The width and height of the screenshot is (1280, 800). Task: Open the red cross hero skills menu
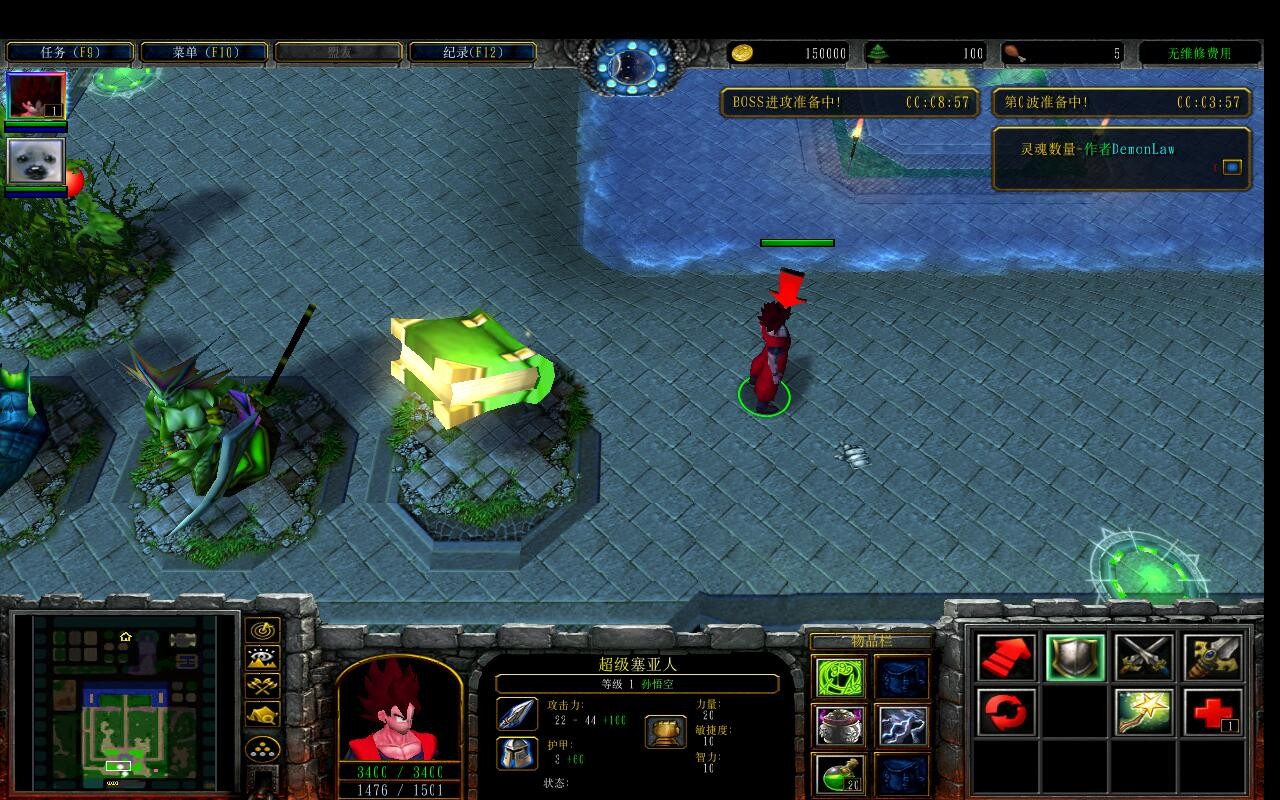pos(1213,713)
